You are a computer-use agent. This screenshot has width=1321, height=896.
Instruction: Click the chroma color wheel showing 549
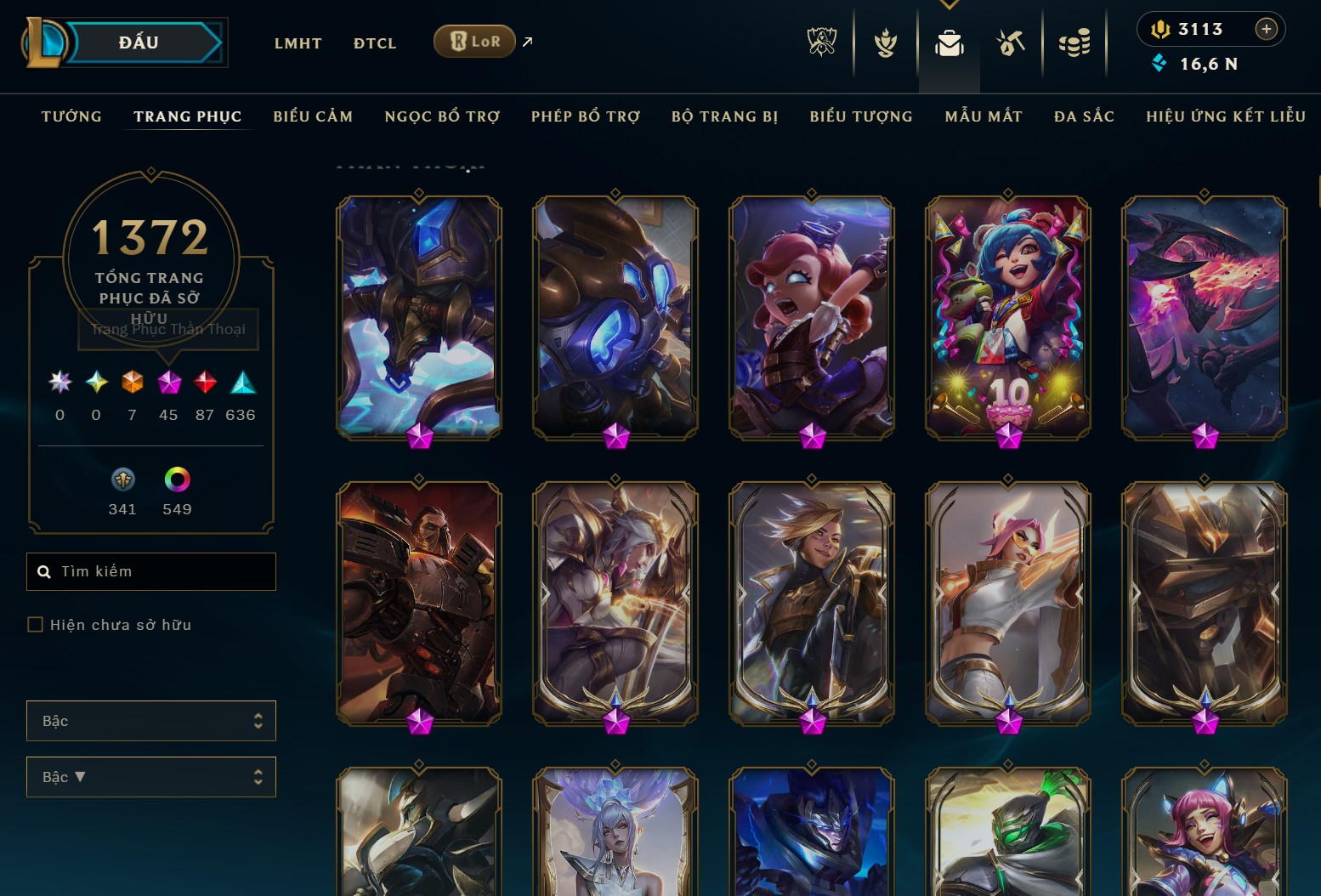[x=176, y=480]
